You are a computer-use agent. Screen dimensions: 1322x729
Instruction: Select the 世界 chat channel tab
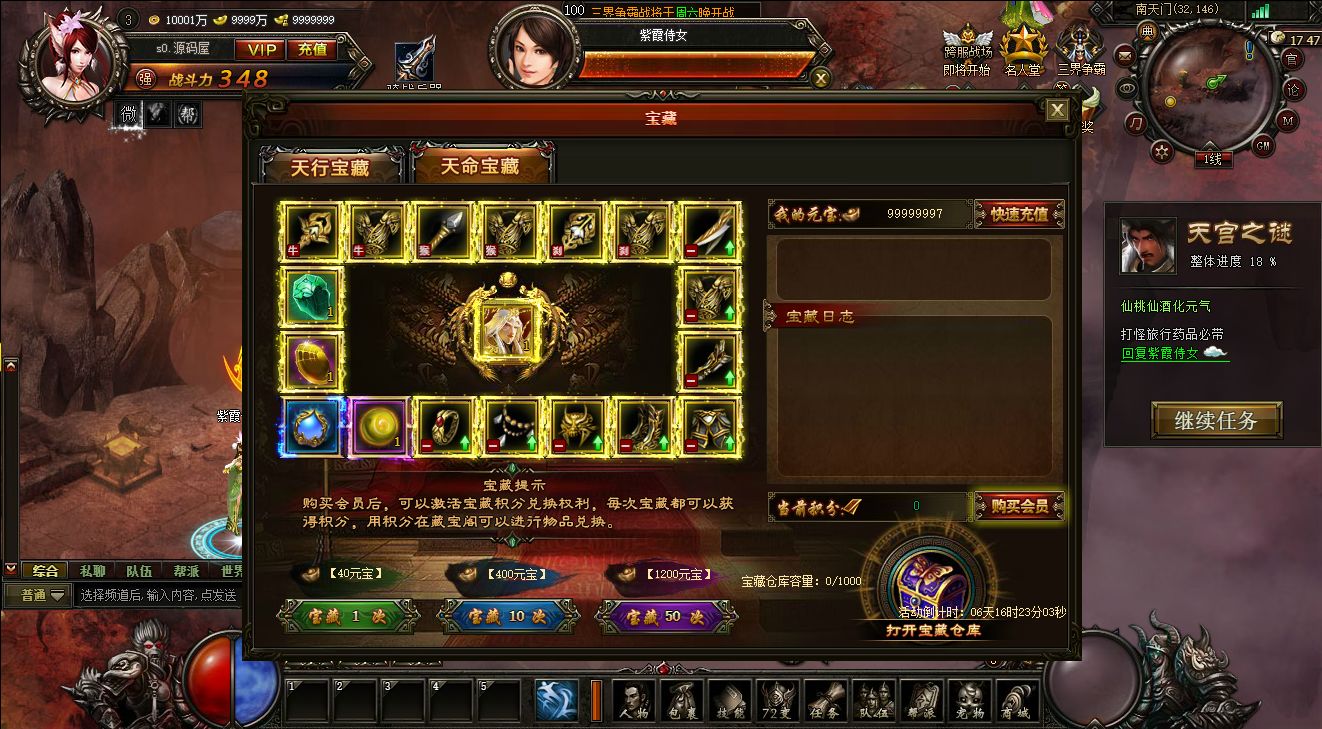point(230,570)
